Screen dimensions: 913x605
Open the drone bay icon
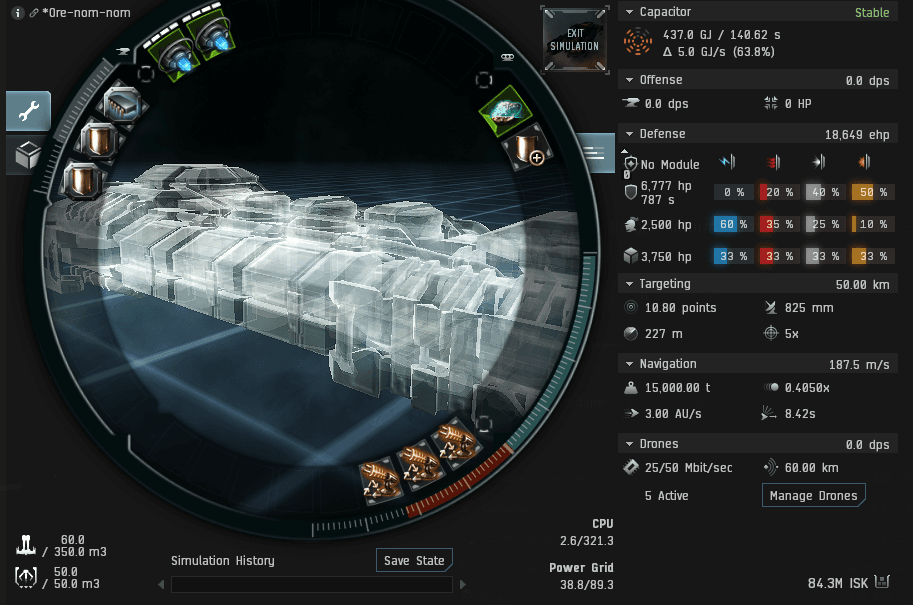(27, 577)
